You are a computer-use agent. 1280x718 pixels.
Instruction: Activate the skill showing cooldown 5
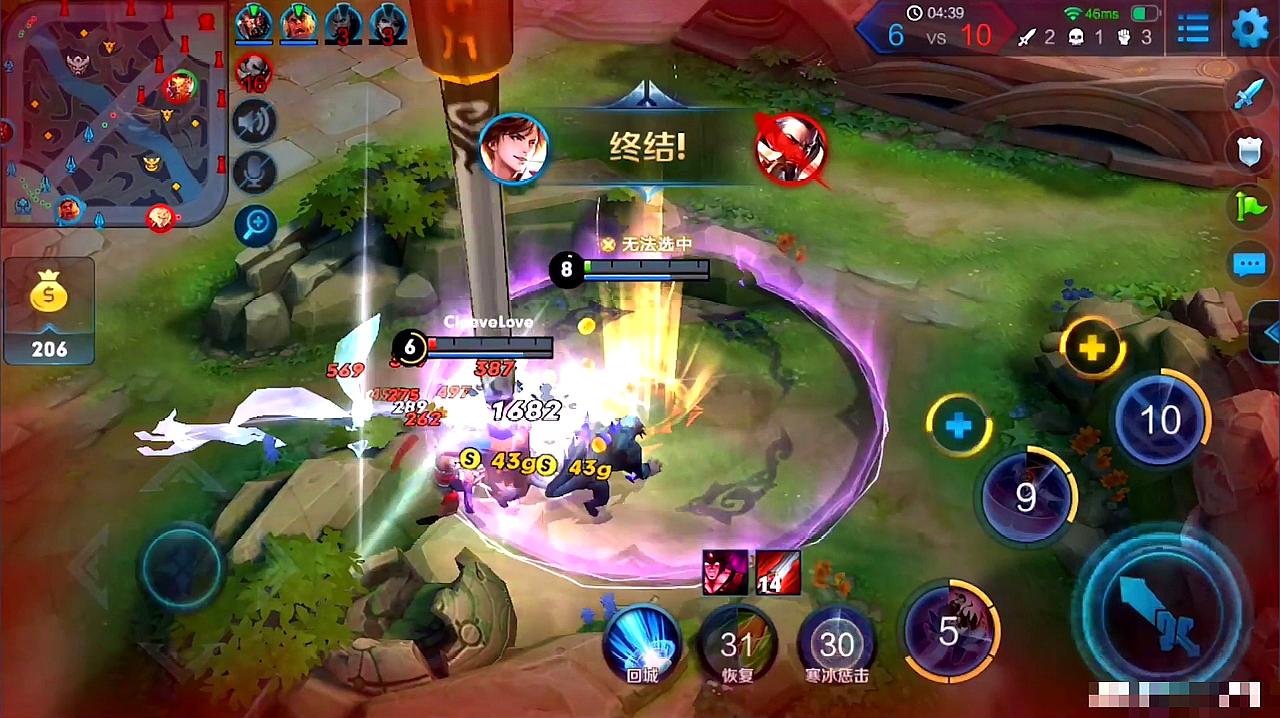point(950,630)
